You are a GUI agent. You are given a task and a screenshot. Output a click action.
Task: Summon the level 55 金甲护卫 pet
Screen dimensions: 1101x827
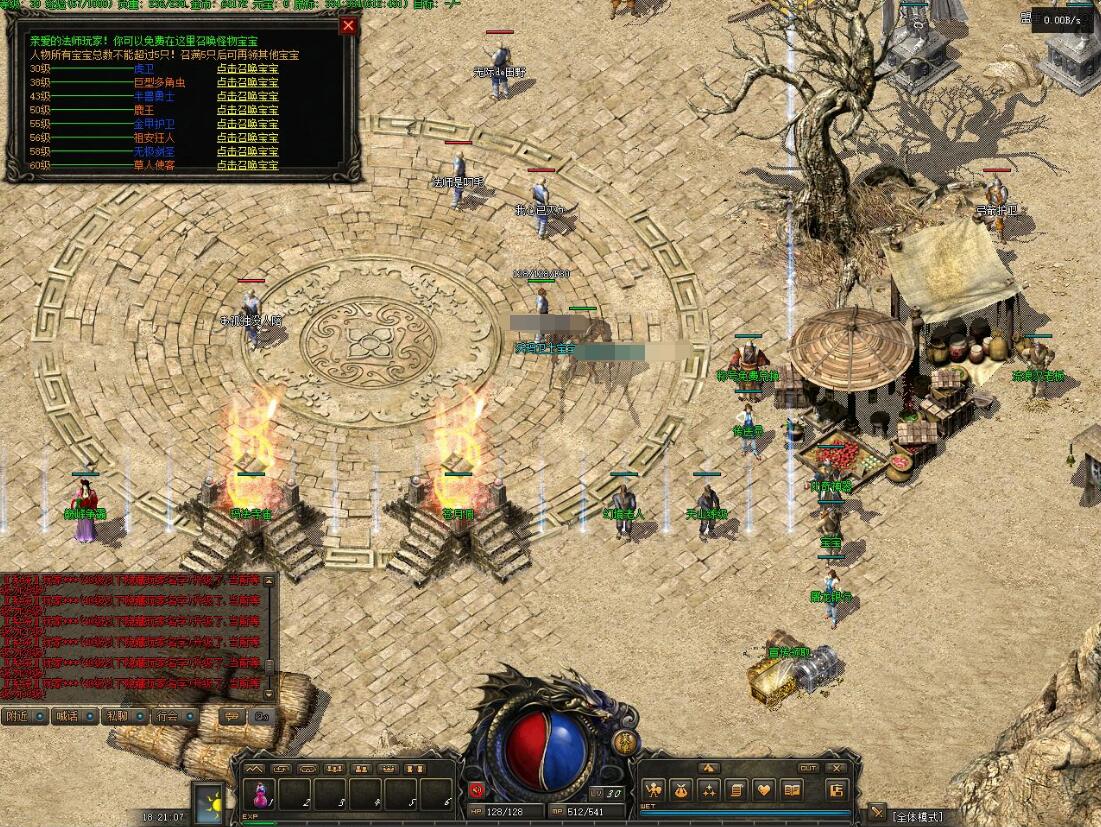248,124
